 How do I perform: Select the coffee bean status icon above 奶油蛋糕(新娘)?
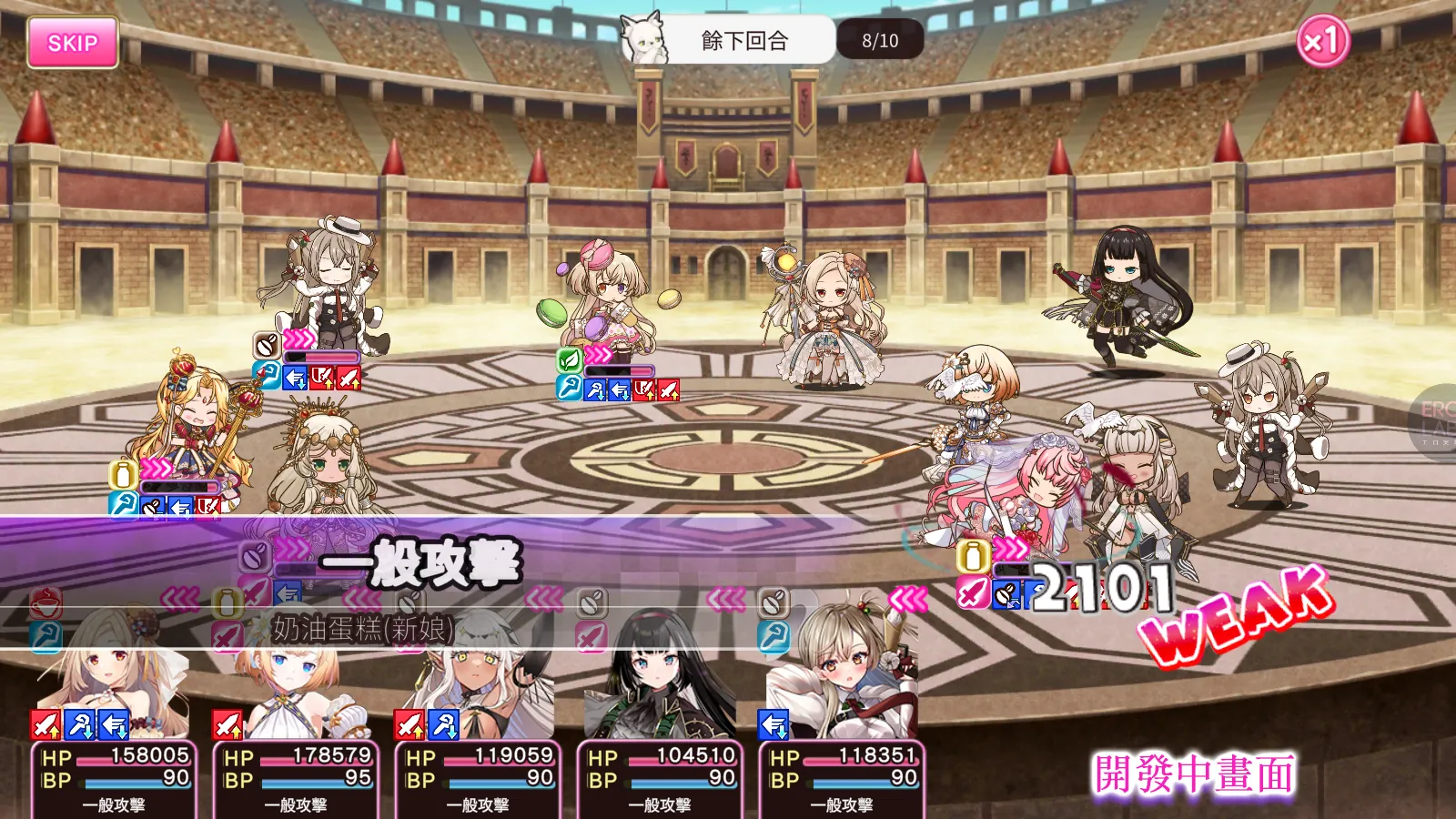coord(410,603)
